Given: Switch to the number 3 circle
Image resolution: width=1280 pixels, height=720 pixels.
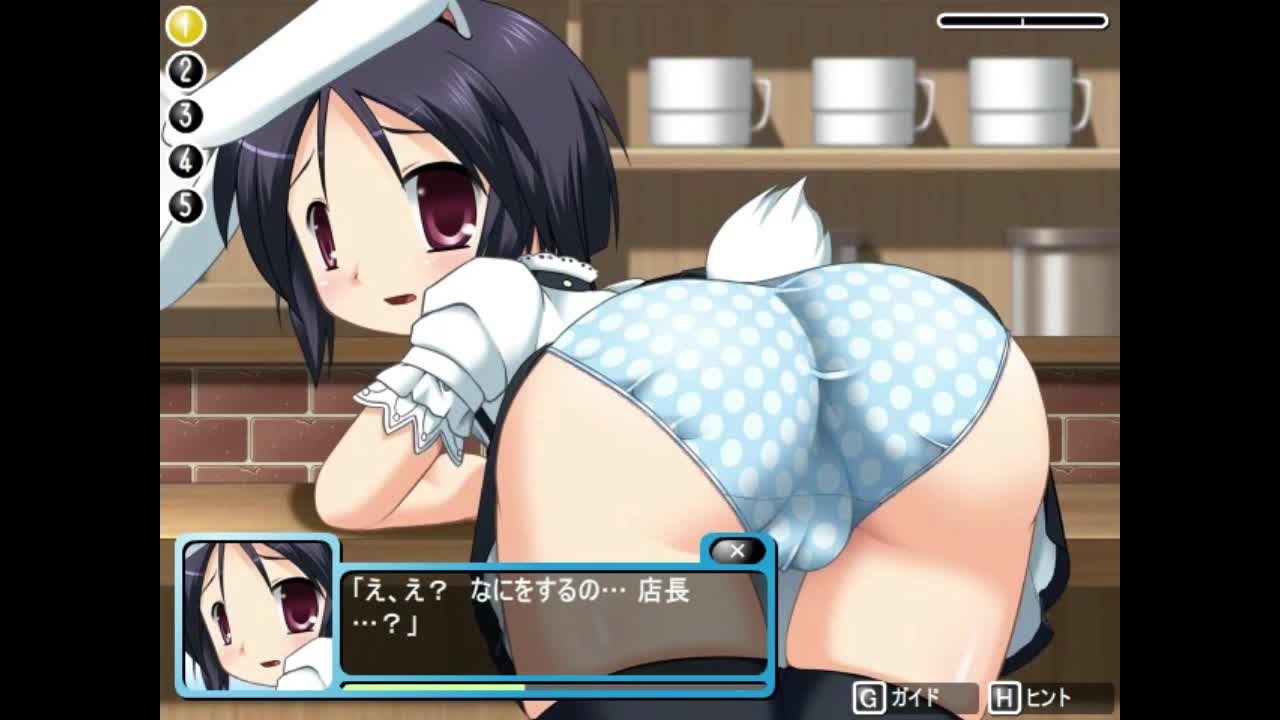Looking at the screenshot, I should [185, 116].
